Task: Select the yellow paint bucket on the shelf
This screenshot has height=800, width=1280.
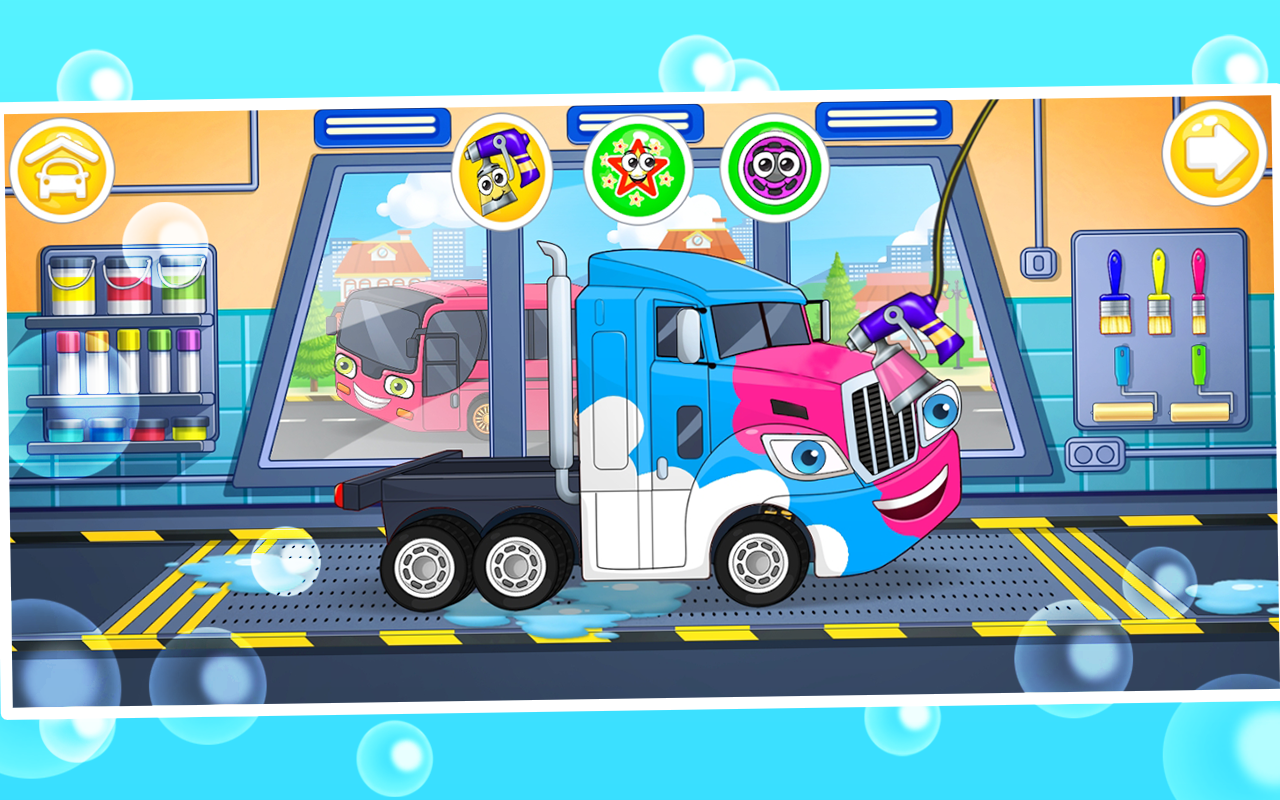Action: click(70, 285)
